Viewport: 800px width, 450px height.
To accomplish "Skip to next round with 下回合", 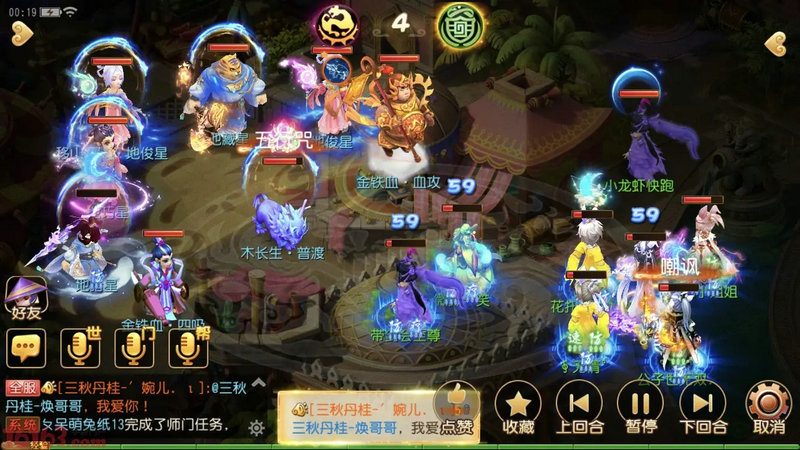I will 702,407.
